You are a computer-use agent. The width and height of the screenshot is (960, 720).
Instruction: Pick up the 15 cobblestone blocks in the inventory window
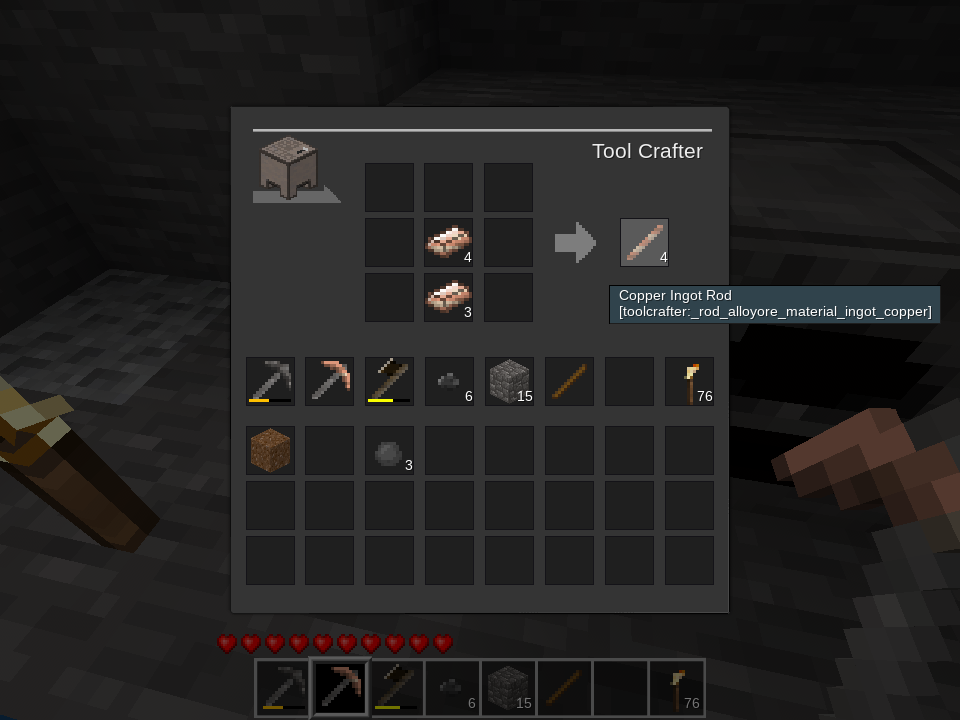(509, 381)
